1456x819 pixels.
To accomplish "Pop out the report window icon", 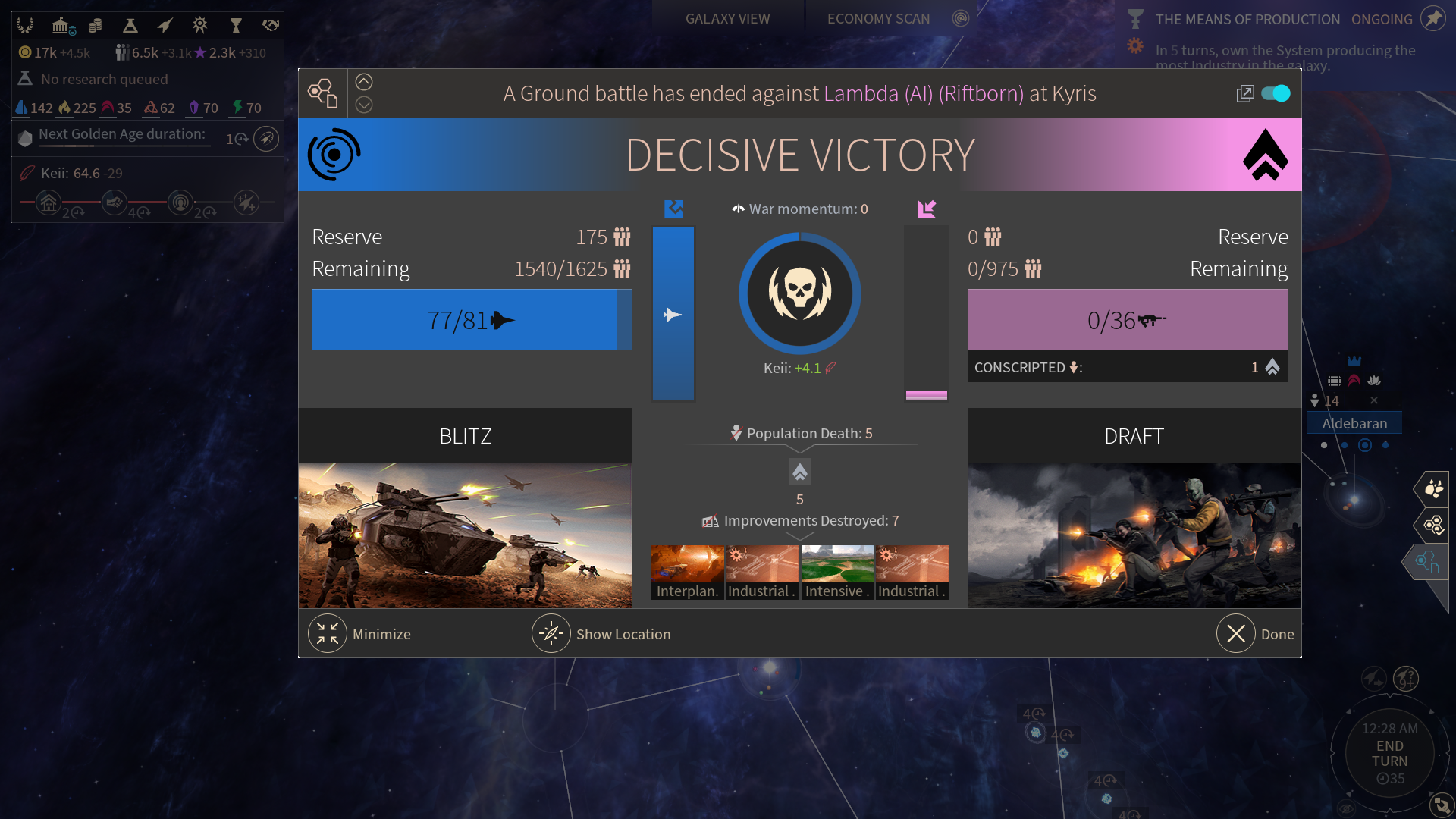I will click(x=1244, y=93).
